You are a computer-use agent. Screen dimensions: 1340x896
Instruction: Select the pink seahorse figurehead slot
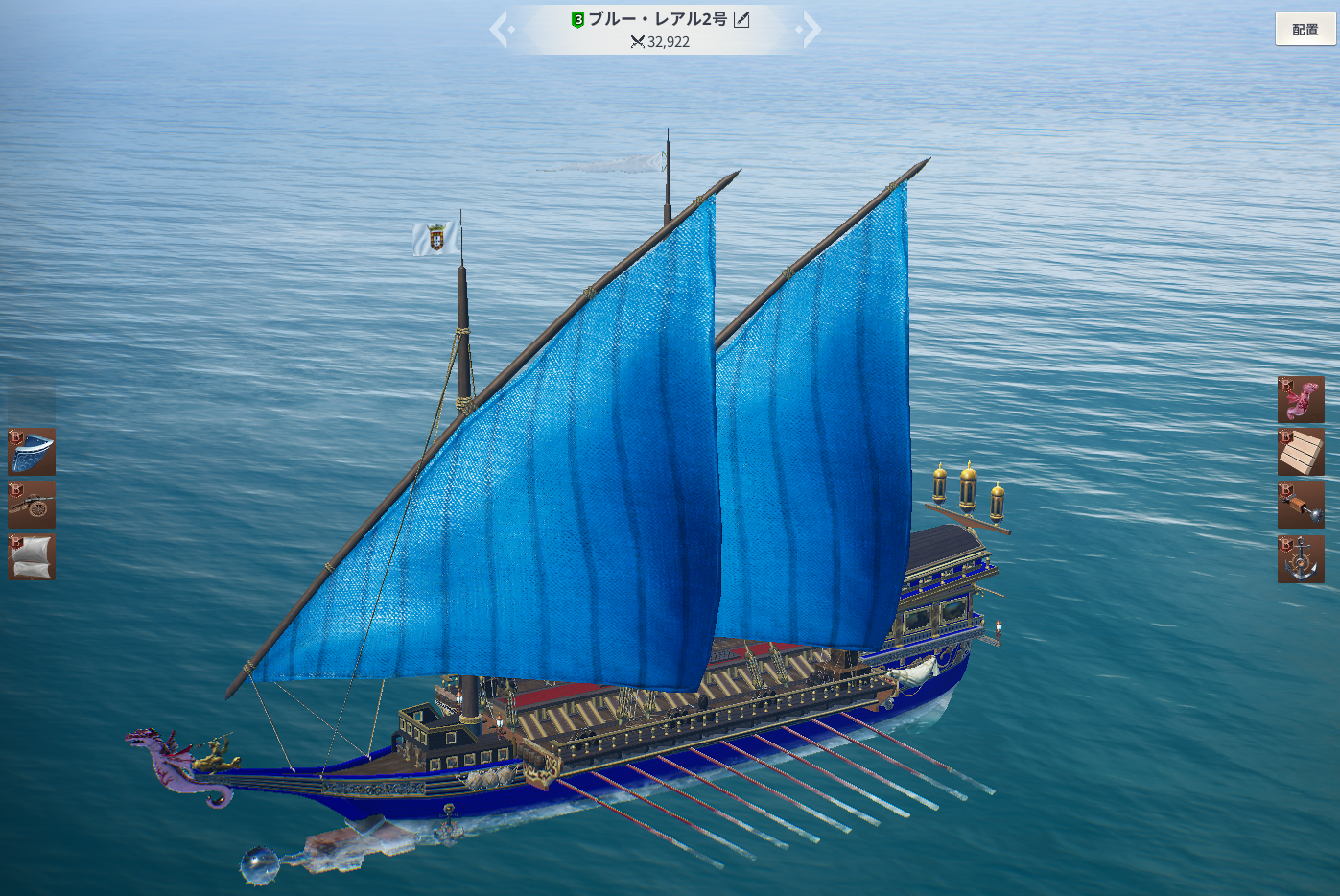(x=1301, y=400)
